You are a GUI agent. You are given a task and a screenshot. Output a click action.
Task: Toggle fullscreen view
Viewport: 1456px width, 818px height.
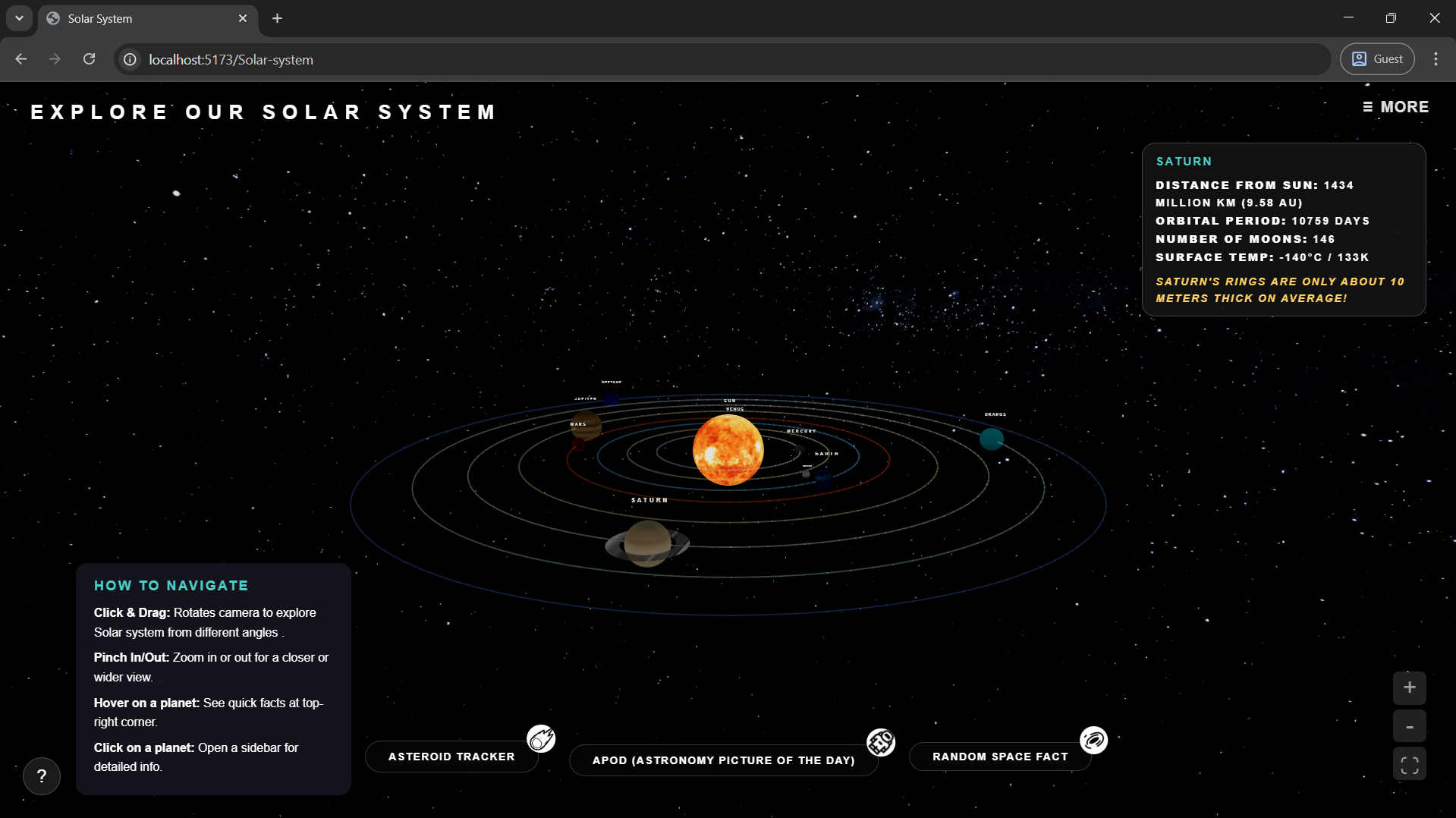(1409, 765)
